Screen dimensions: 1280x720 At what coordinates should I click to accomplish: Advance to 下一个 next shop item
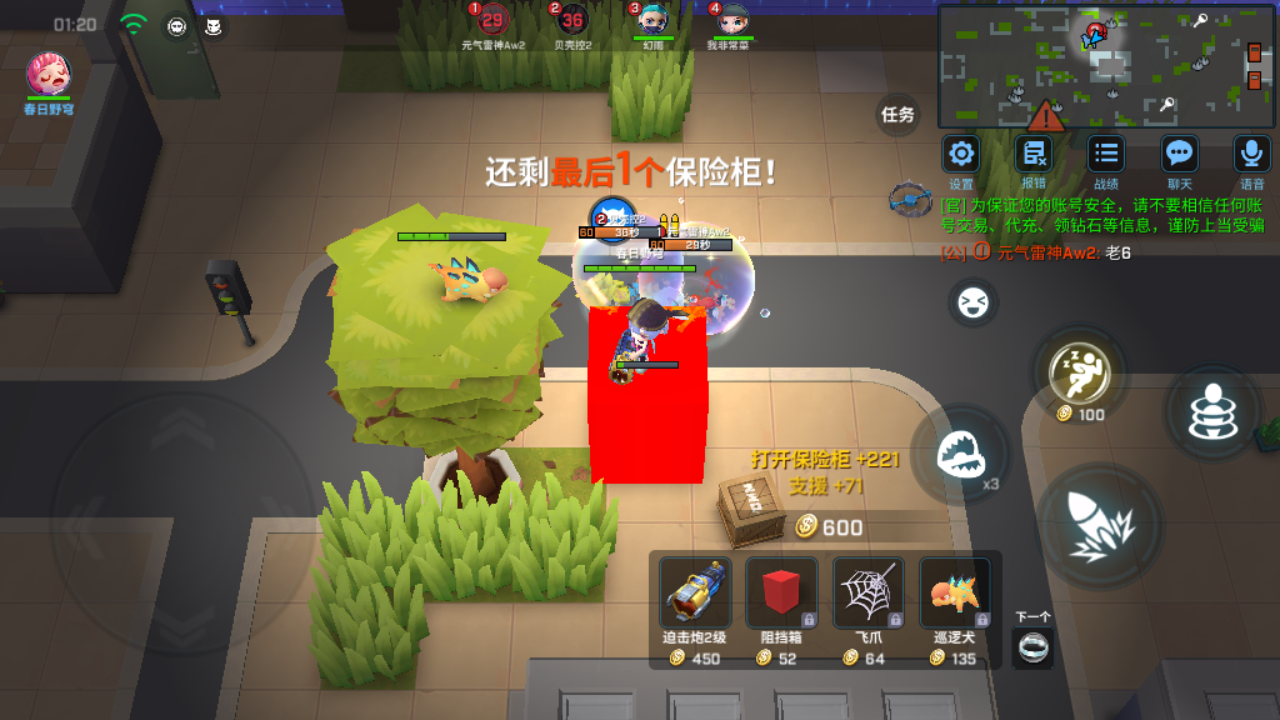point(1031,647)
